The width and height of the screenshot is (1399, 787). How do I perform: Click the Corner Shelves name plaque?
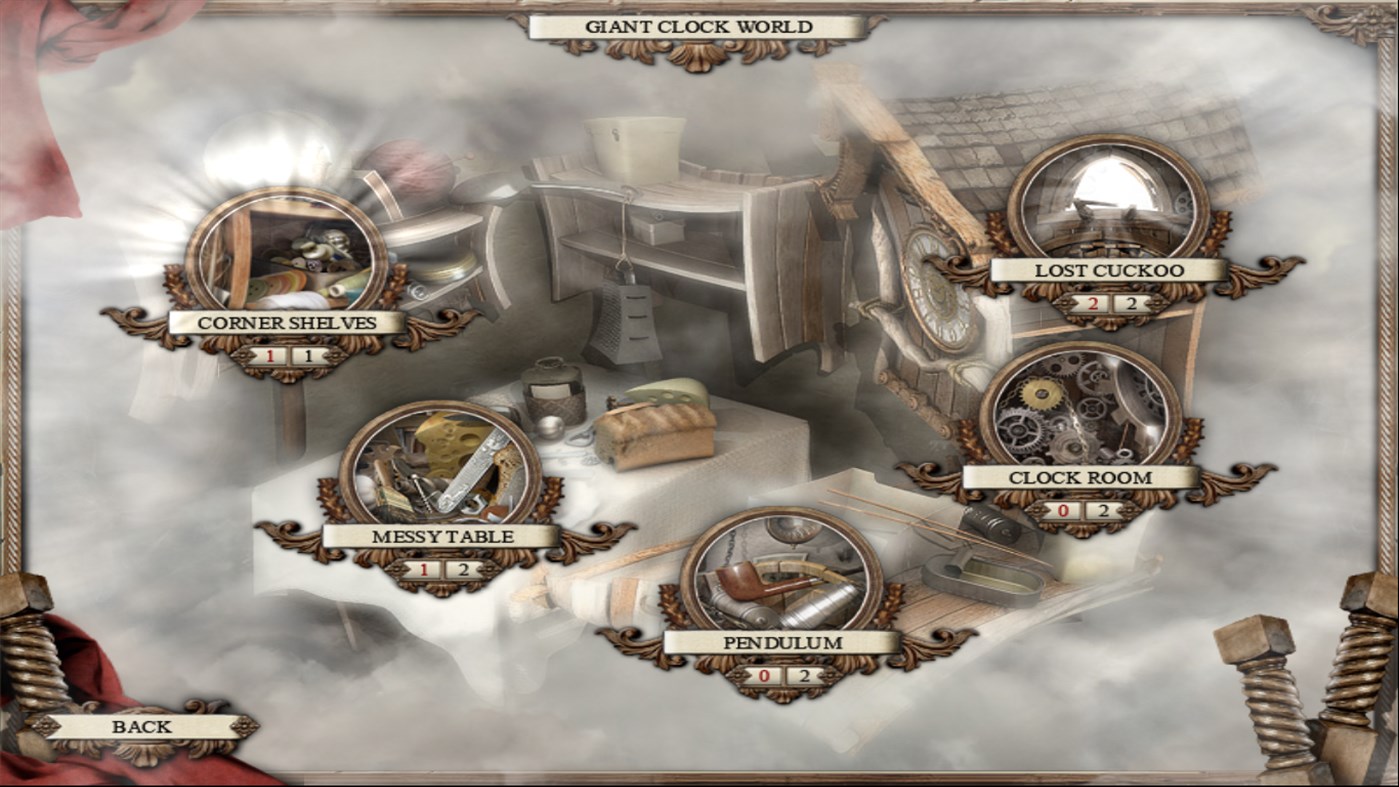(x=288, y=323)
